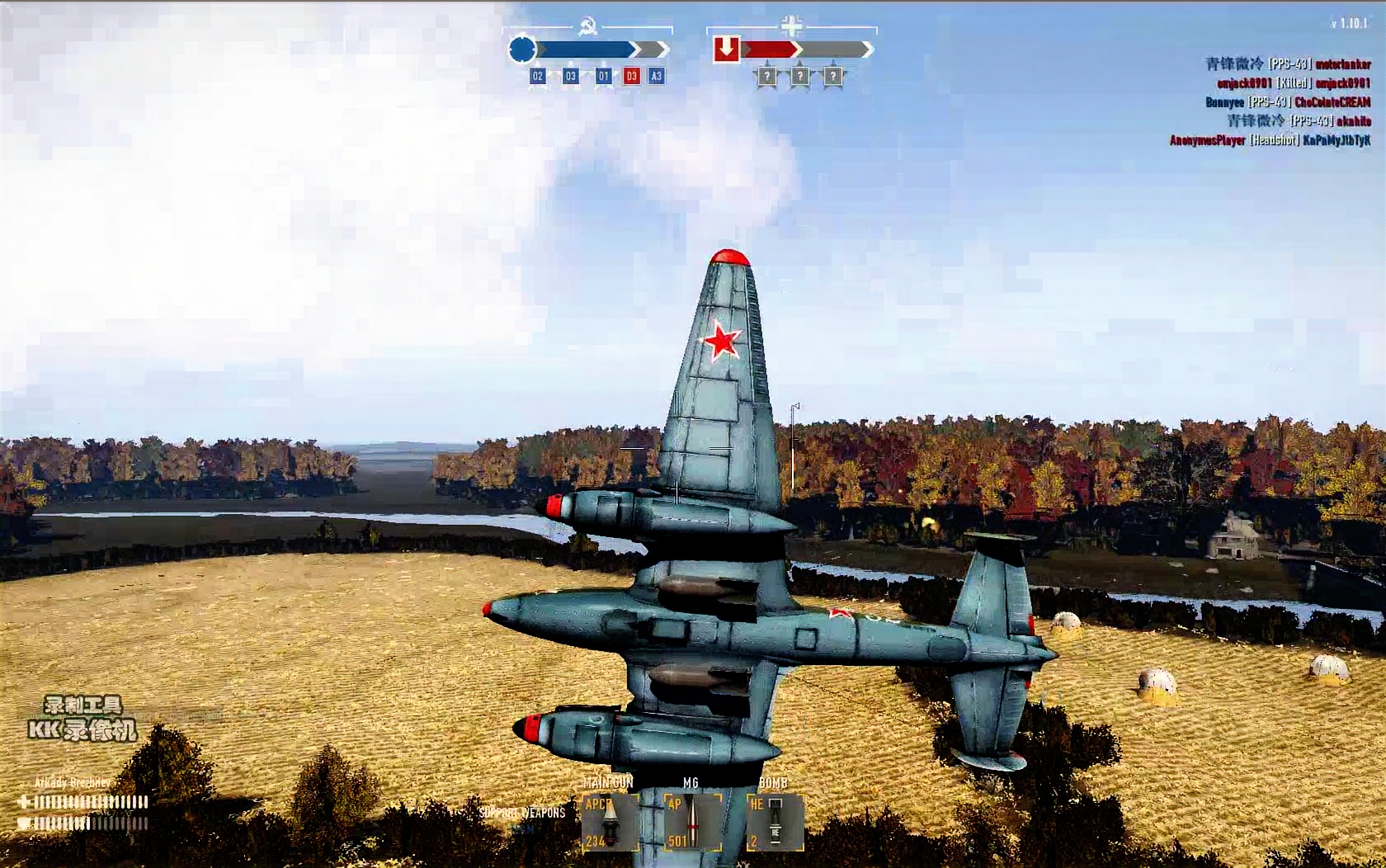Click the A3 control point marker
The image size is (1386, 868).
[x=657, y=76]
